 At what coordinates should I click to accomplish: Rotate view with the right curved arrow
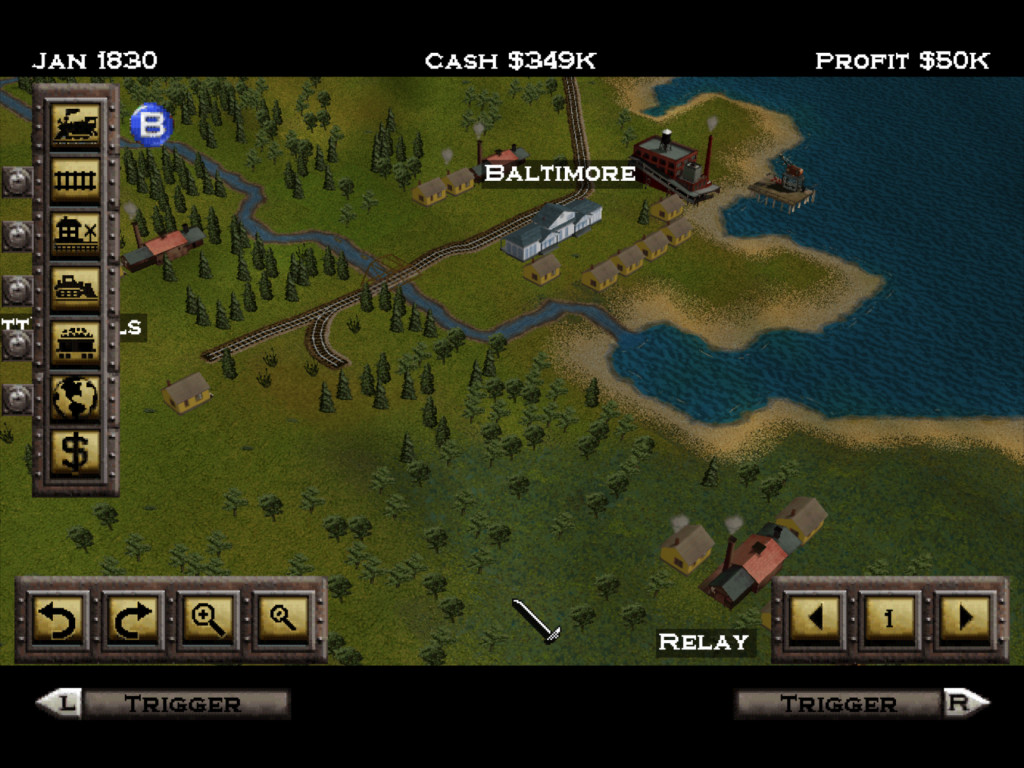133,619
